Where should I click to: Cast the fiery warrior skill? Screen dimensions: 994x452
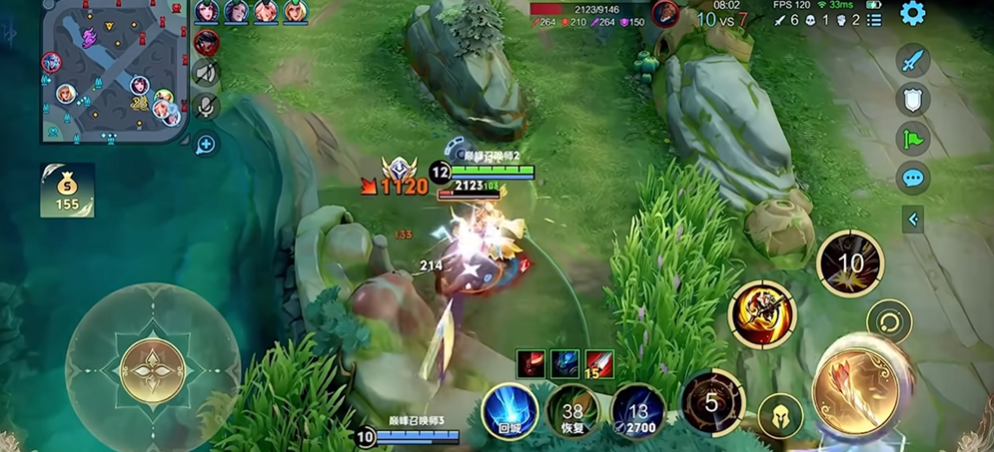pos(762,314)
